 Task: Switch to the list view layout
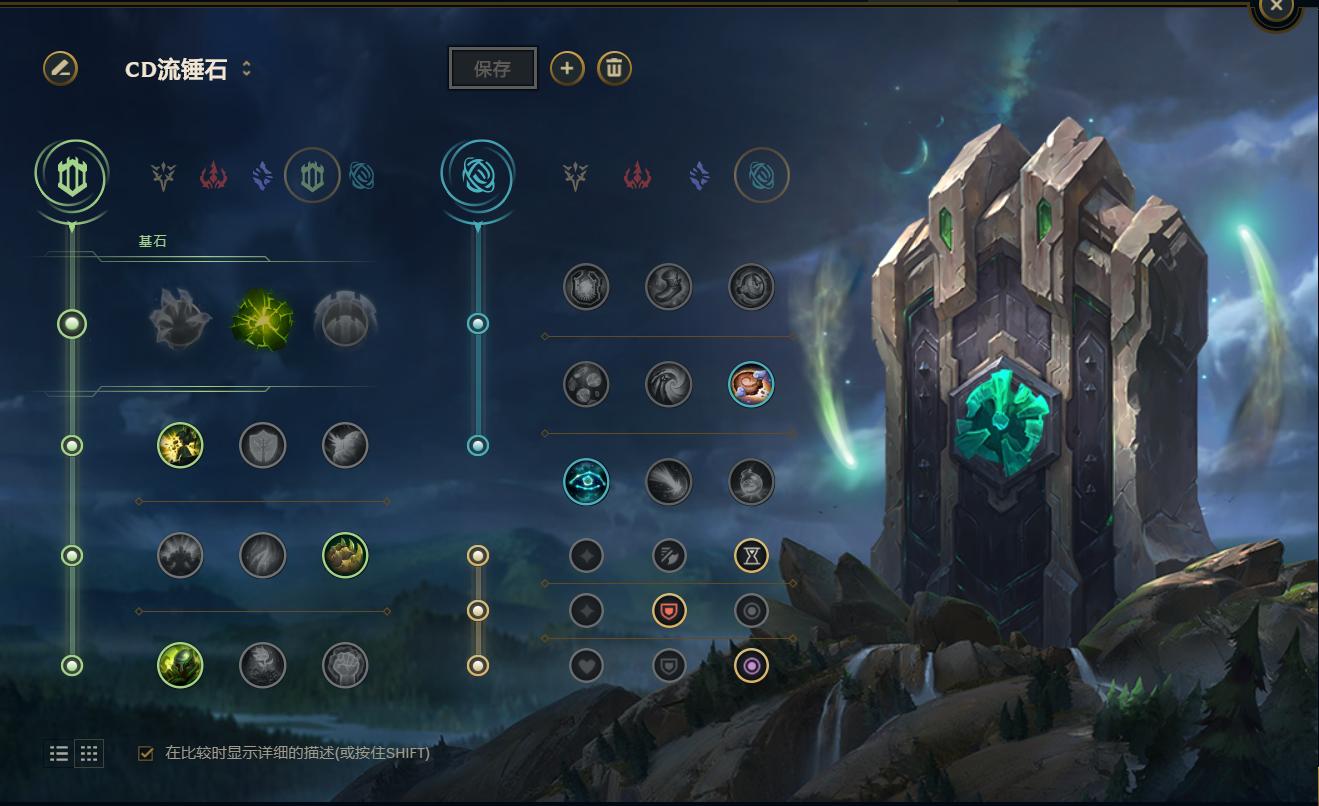[59, 753]
